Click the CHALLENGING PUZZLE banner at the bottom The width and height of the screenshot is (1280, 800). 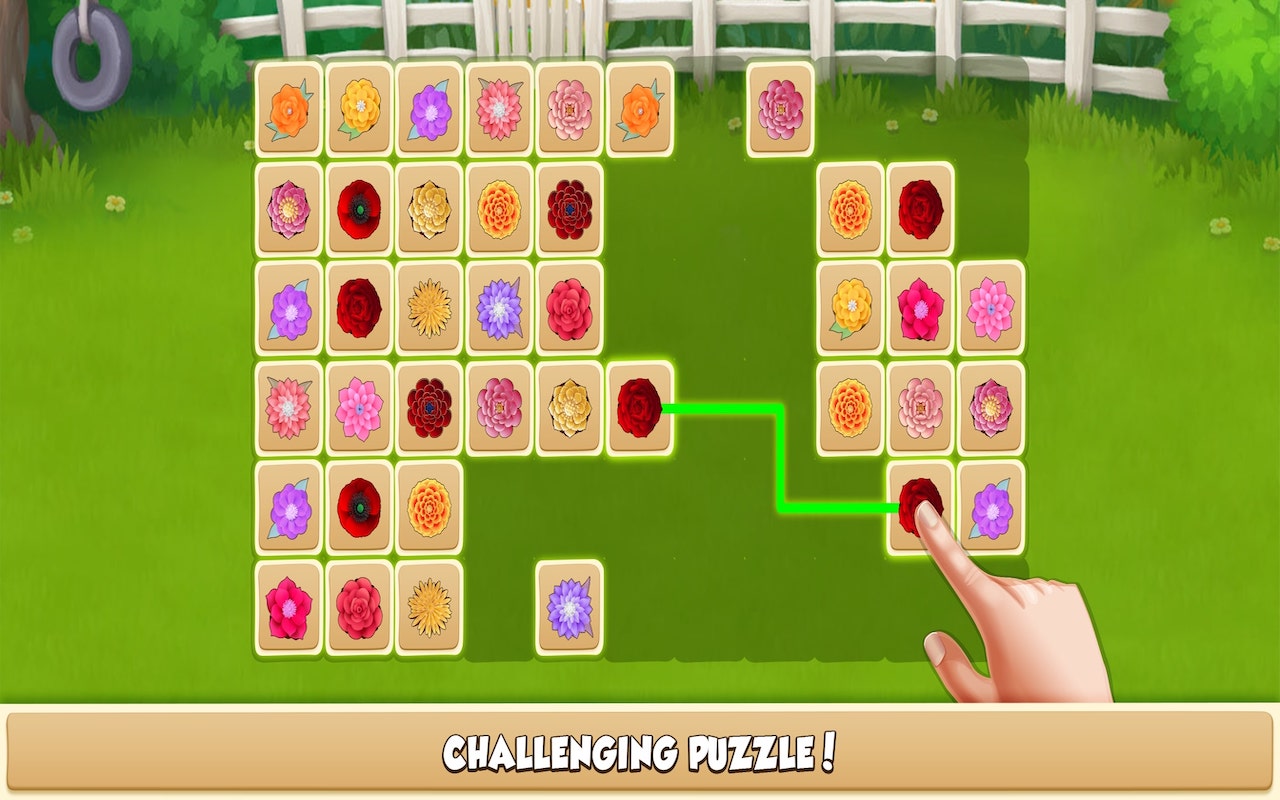click(x=640, y=750)
